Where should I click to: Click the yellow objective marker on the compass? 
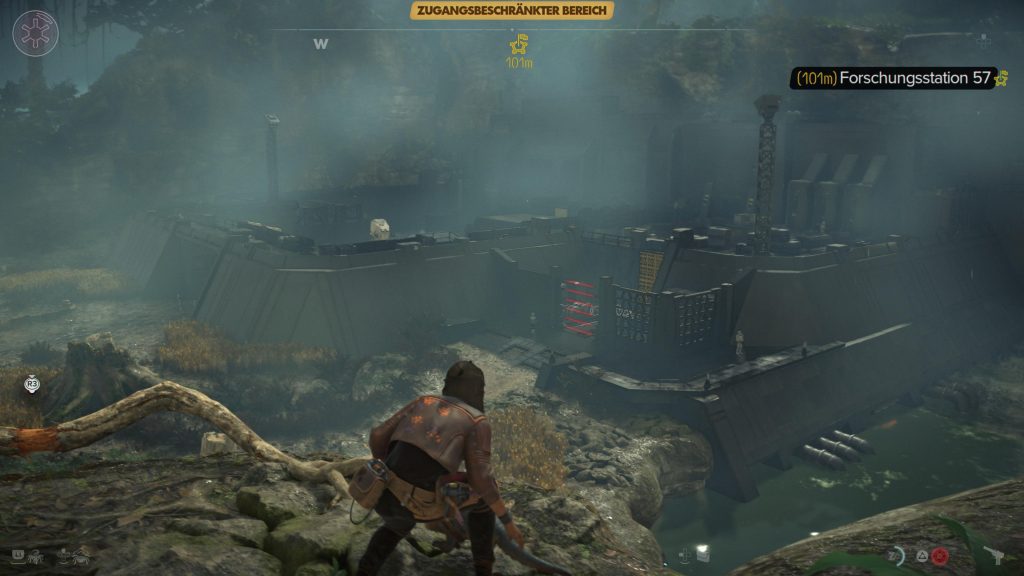click(518, 44)
